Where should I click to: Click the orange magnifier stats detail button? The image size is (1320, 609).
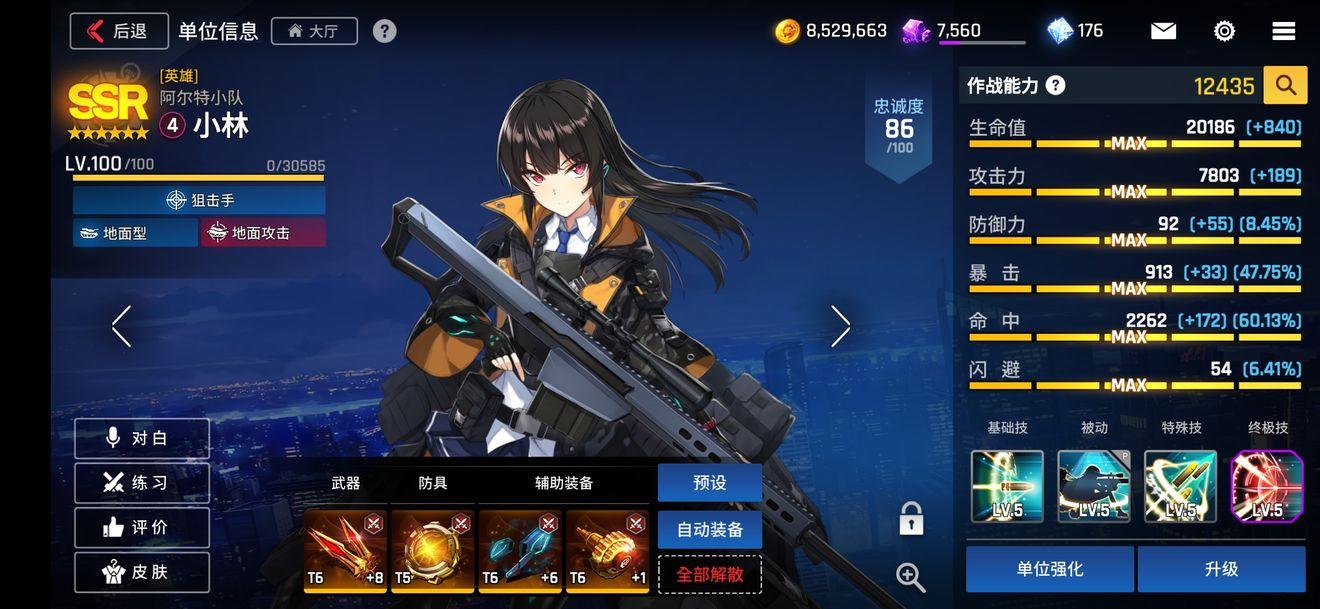click(1285, 86)
